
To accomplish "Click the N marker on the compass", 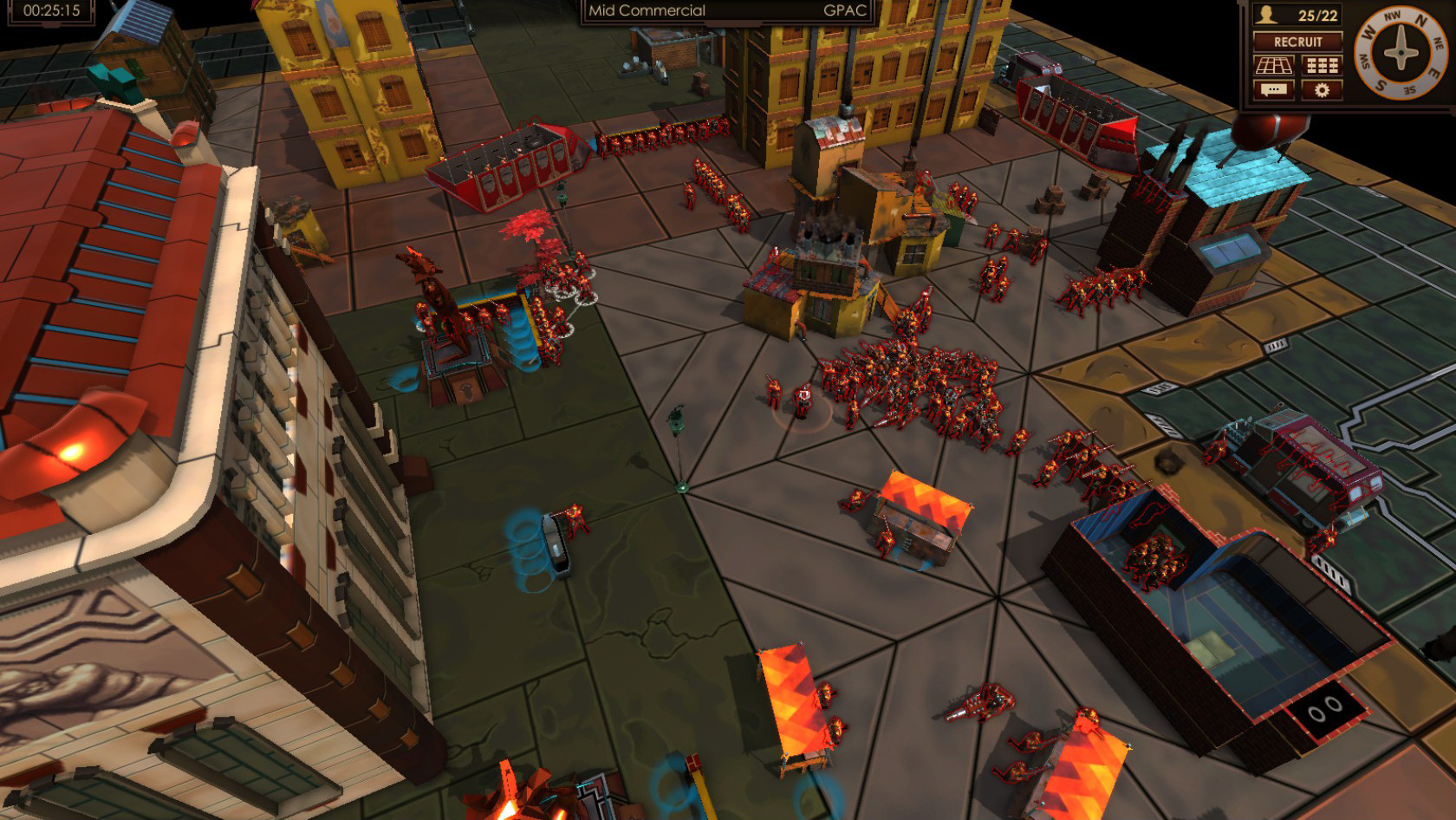I will (1421, 19).
